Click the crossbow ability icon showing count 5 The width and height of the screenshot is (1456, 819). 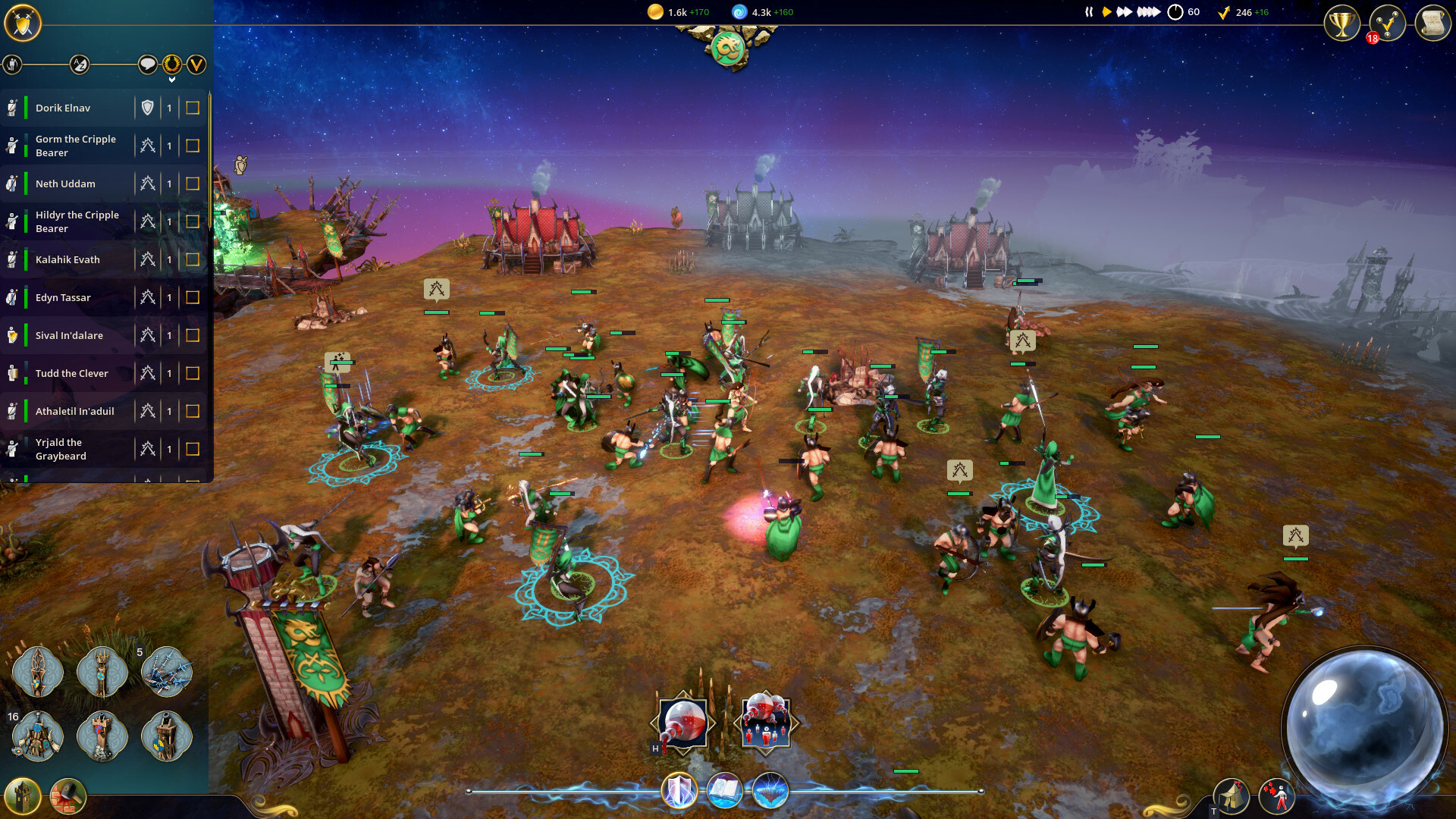(x=168, y=670)
